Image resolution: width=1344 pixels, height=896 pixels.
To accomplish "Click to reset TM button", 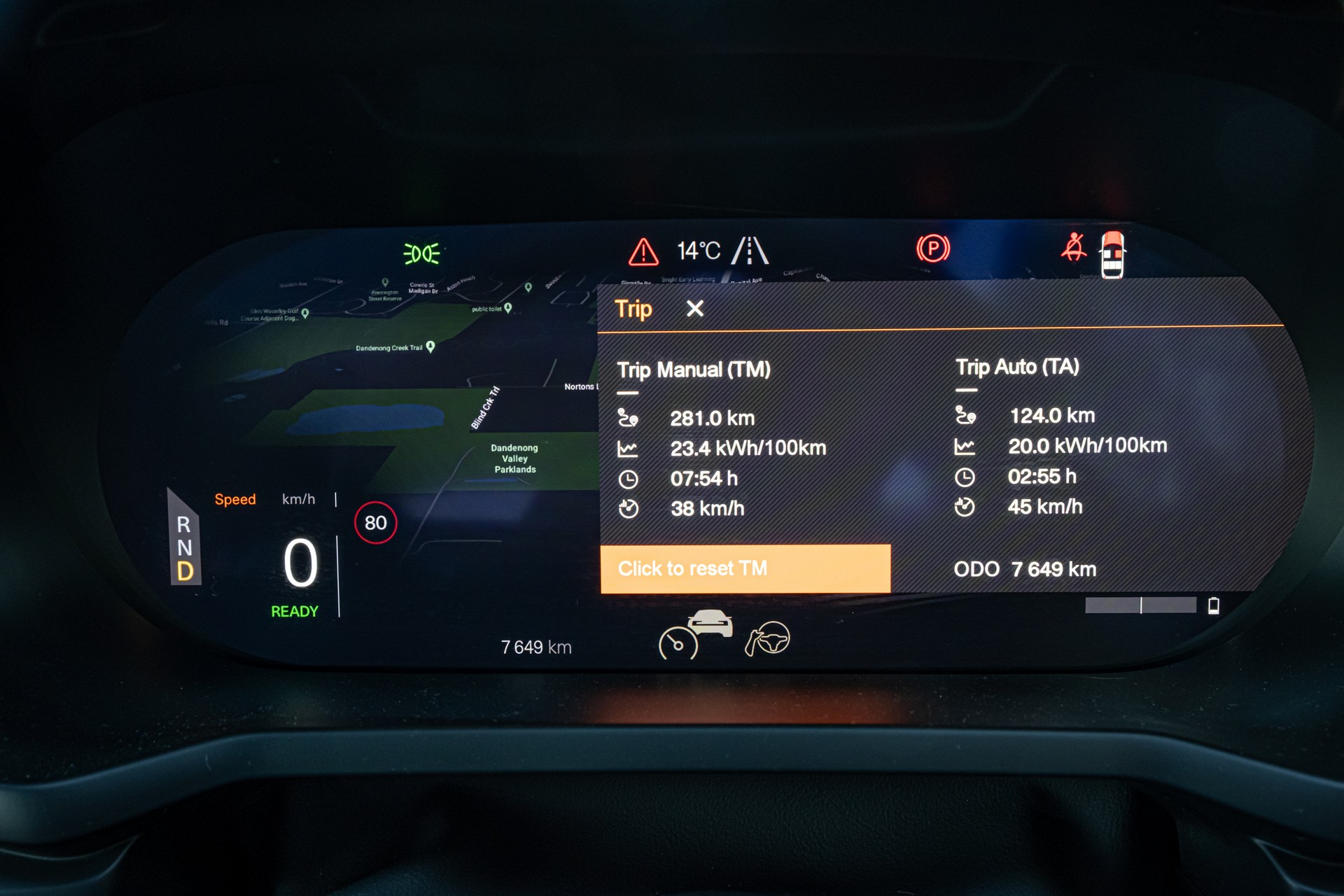I will [745, 568].
